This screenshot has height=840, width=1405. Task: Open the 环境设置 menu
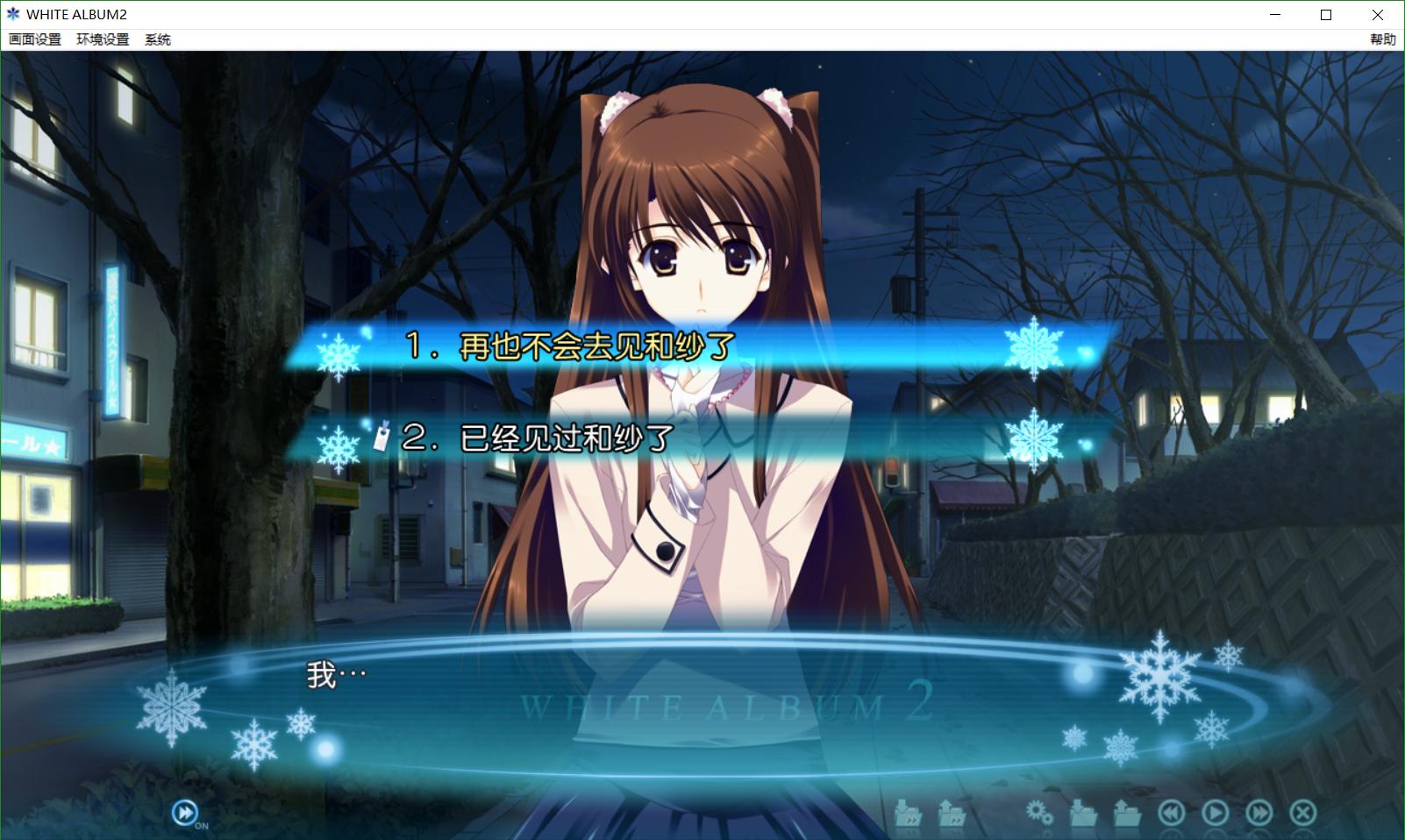point(103,39)
